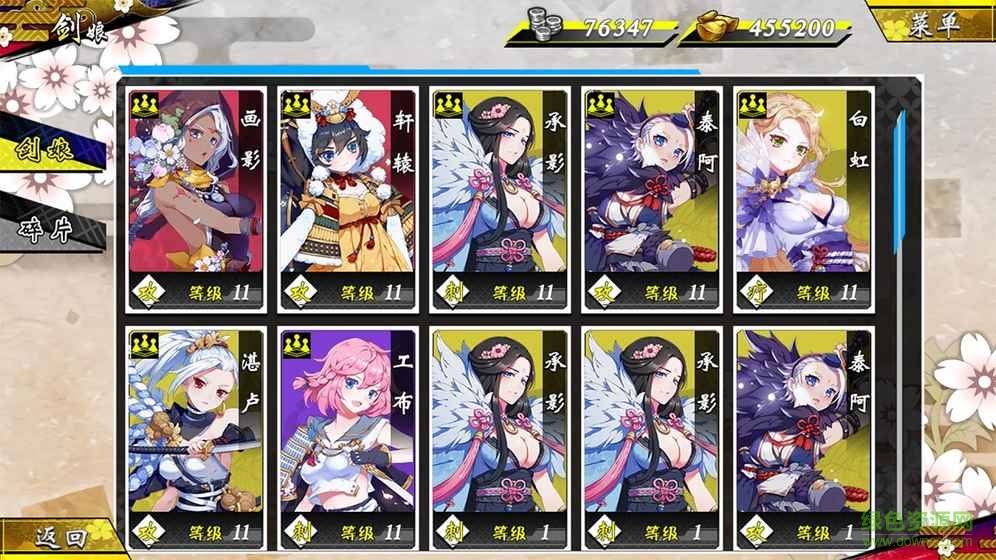The width and height of the screenshot is (996, 560).
Task: Choose the 轩辕 character card
Action: (347, 200)
